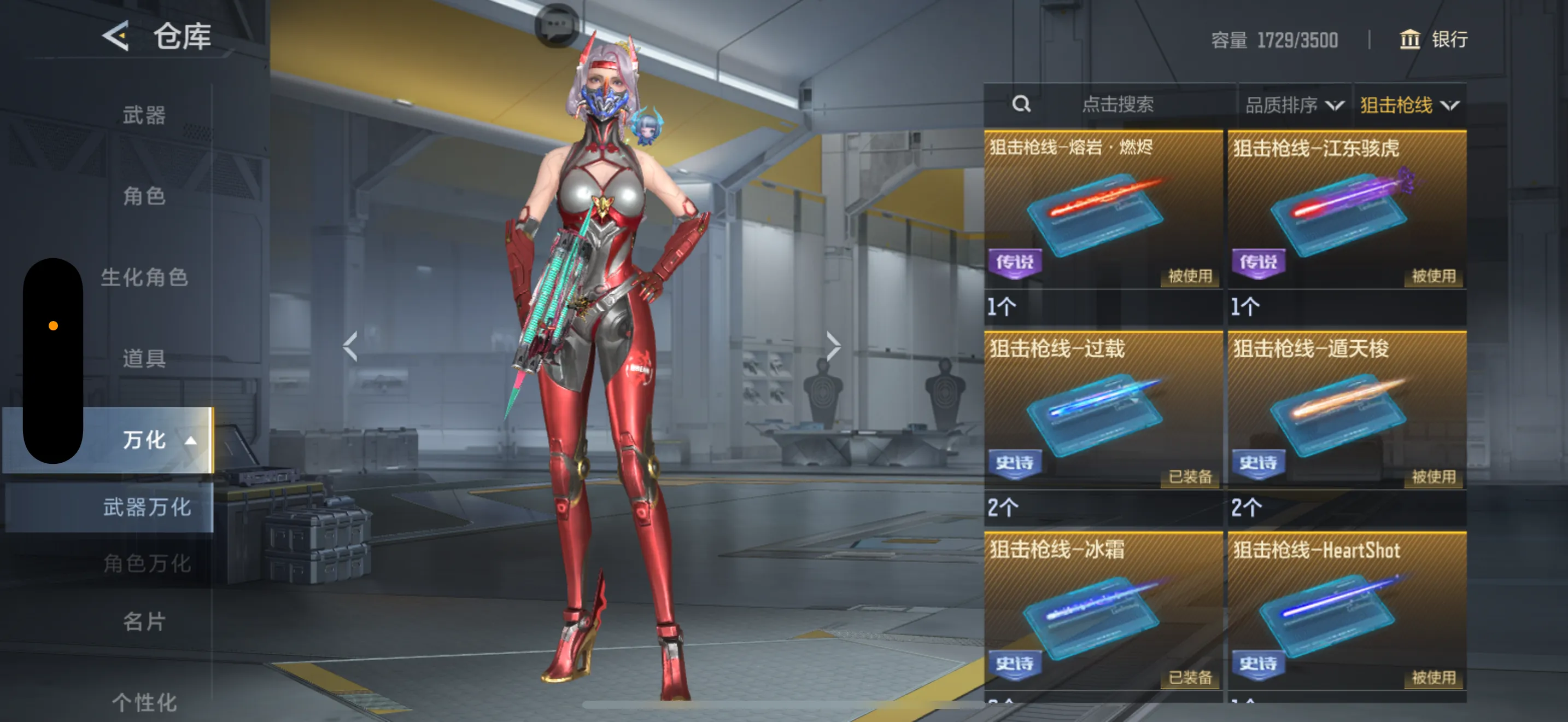1568x722 pixels.
Task: Choose the 角色万化 subcategory
Action: click(x=147, y=564)
